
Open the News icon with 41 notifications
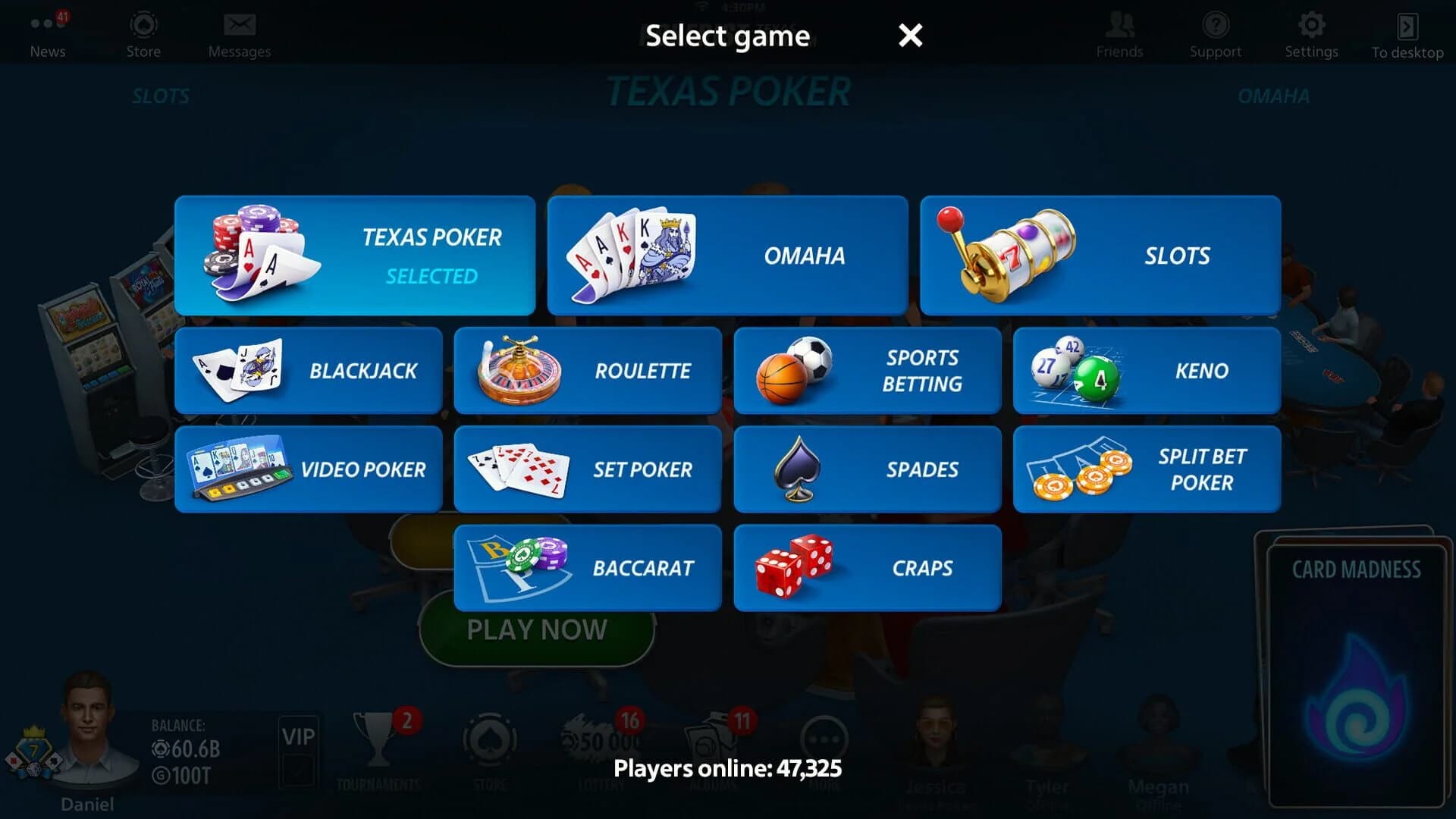[x=47, y=25]
